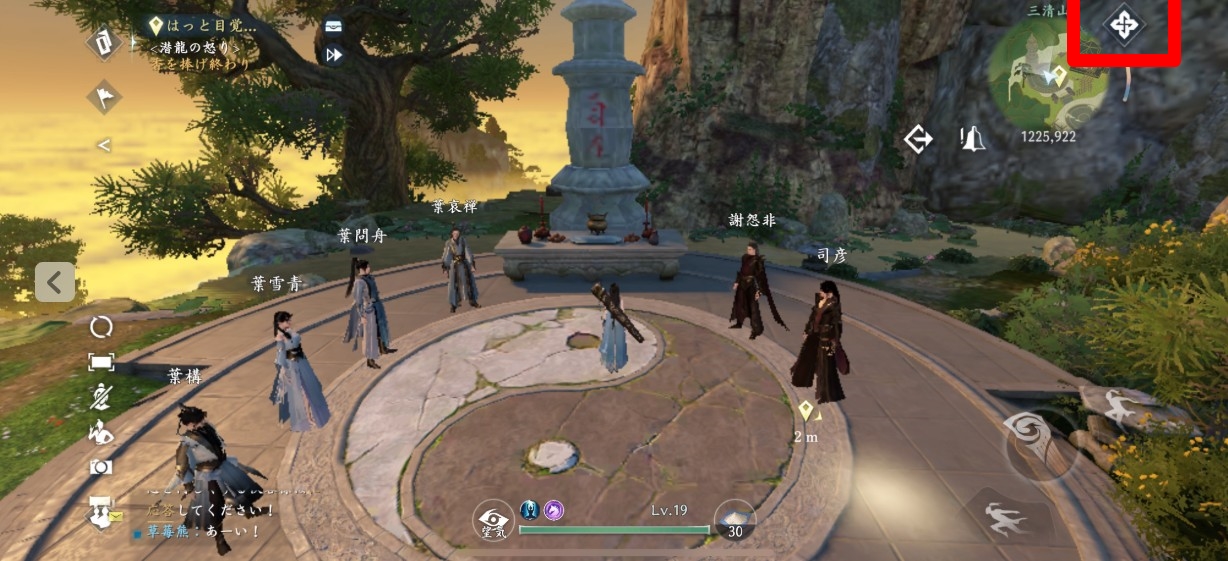Select the item slot showing 30
Image resolution: width=1228 pixels, height=561 pixels.
(x=735, y=520)
